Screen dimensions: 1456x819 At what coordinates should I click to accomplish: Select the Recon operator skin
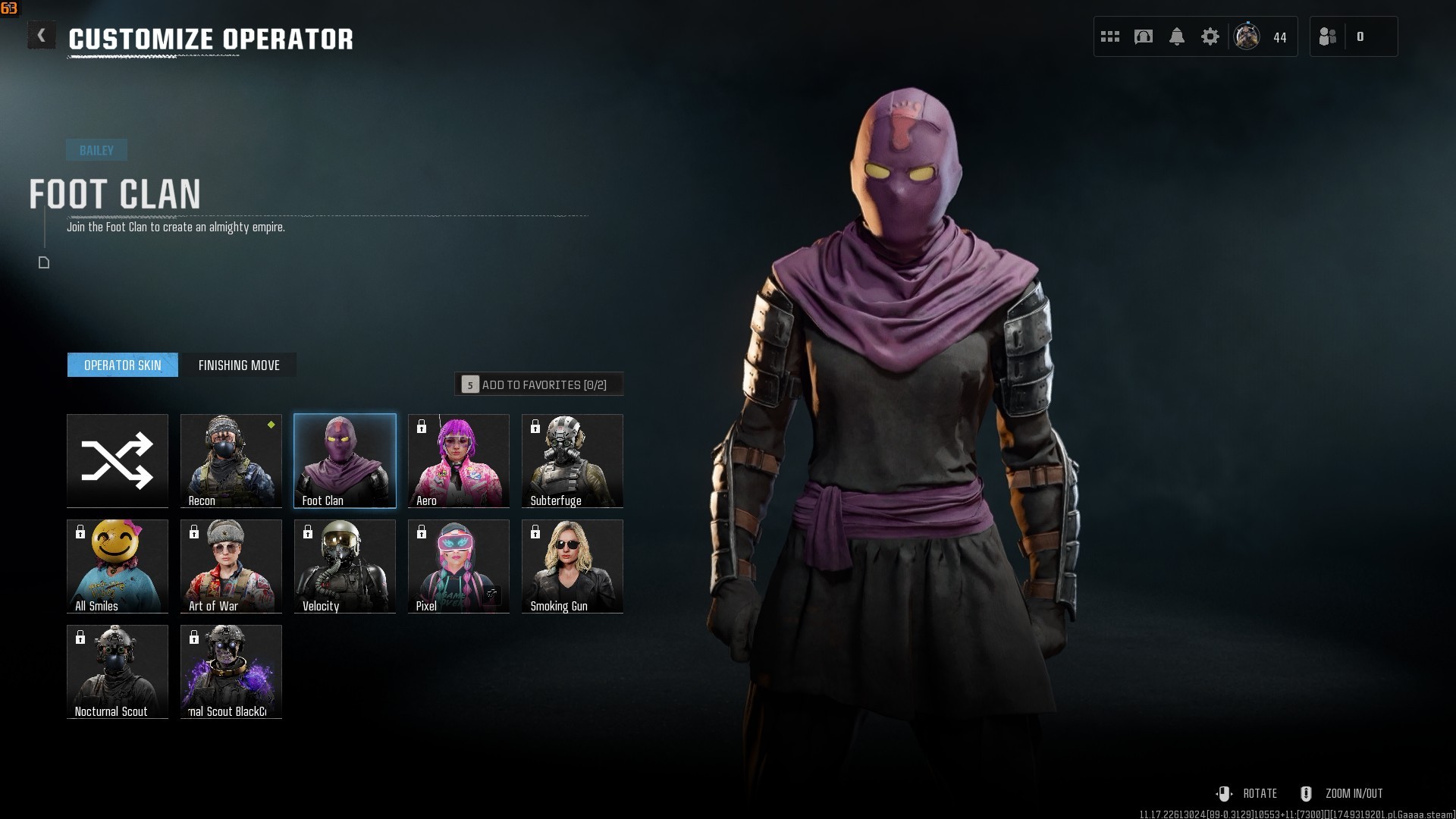tap(231, 460)
